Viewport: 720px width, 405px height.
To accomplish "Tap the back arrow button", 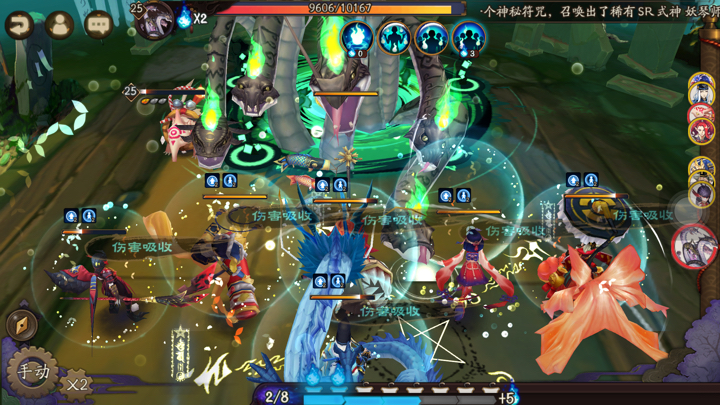I will click(20, 25).
